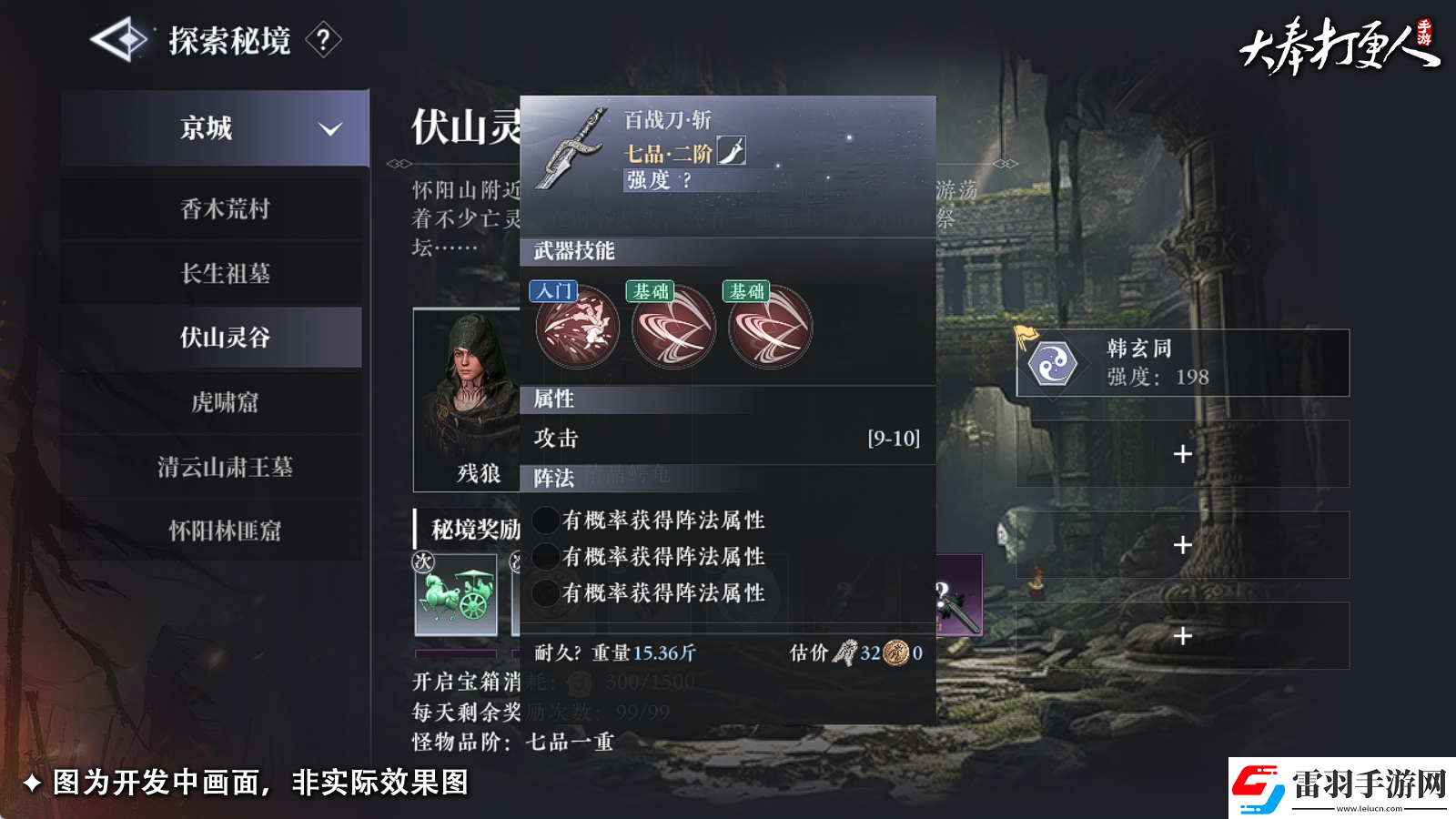This screenshot has height=819, width=1456.
Task: Click the rightmost 基础 weapon skill icon
Action: tap(770, 329)
